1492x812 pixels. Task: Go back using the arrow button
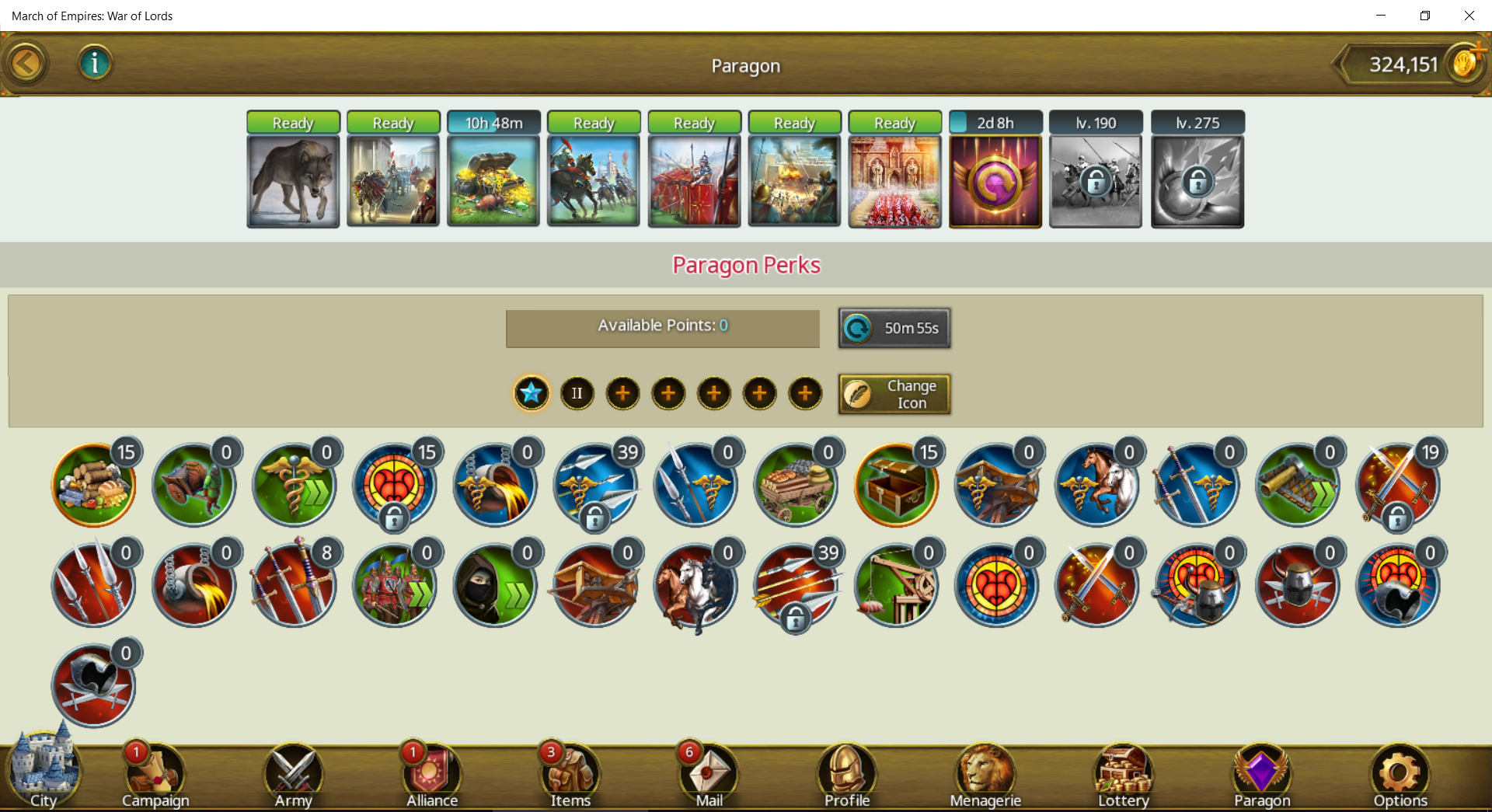point(26,64)
